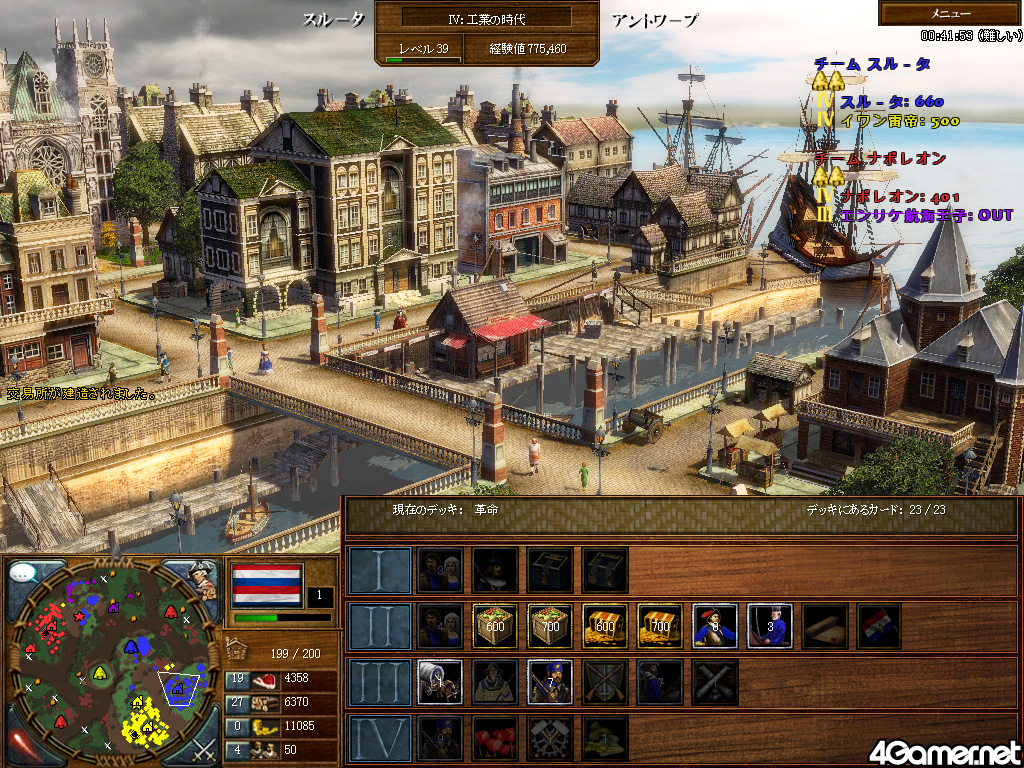This screenshot has height=768, width=1024.
Task: Click the wood resource villager count
Action: click(238, 702)
